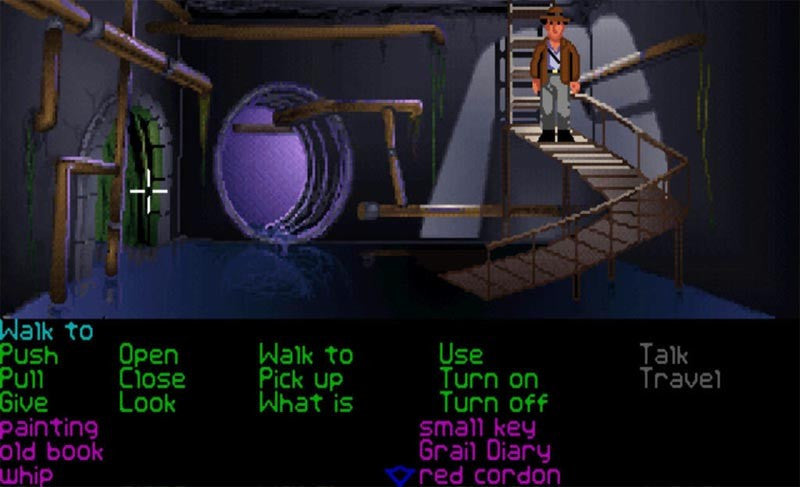Select the greyed Travel verb

[x=680, y=379]
